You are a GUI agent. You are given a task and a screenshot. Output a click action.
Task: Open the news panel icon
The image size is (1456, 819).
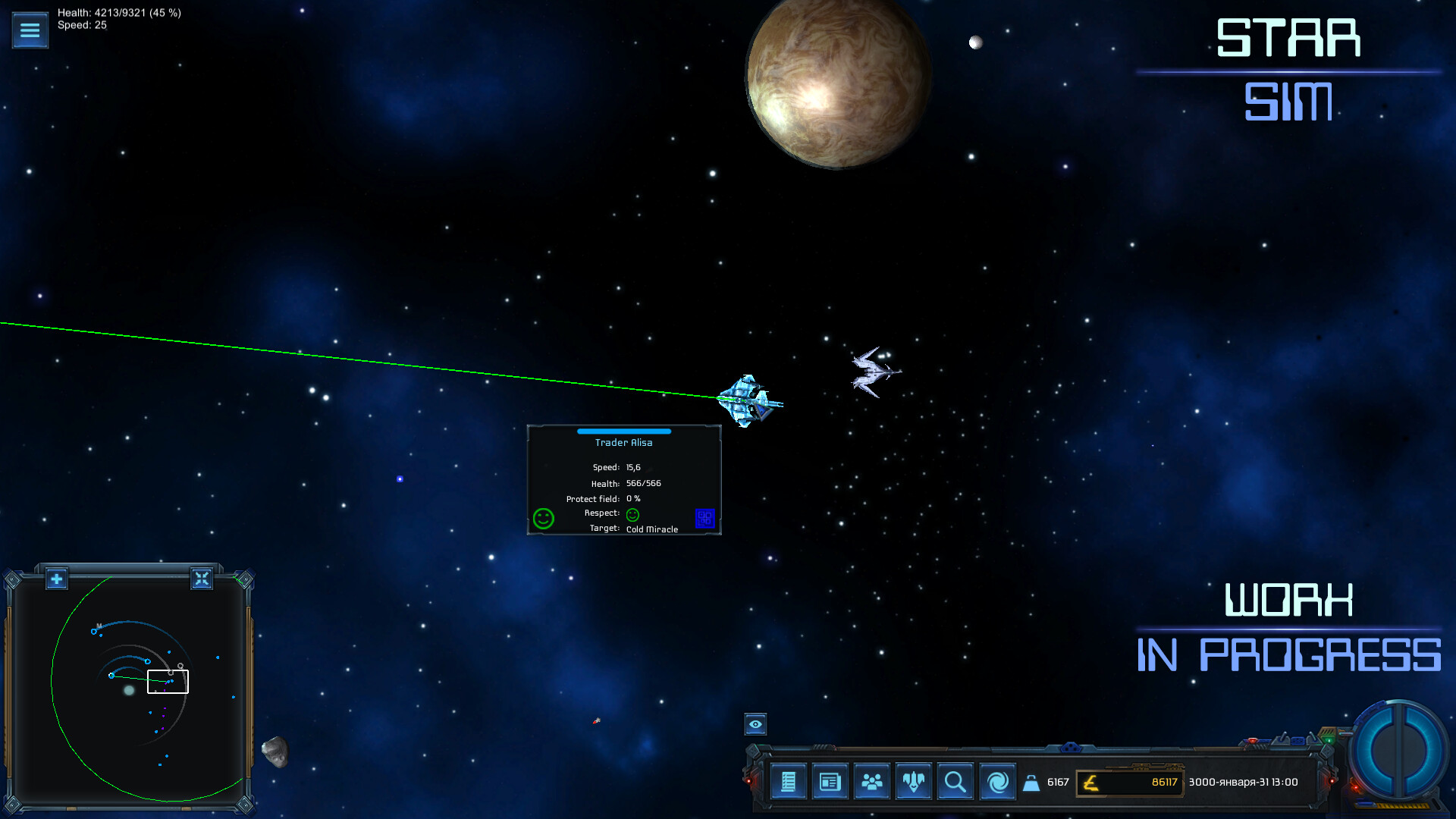[830, 781]
